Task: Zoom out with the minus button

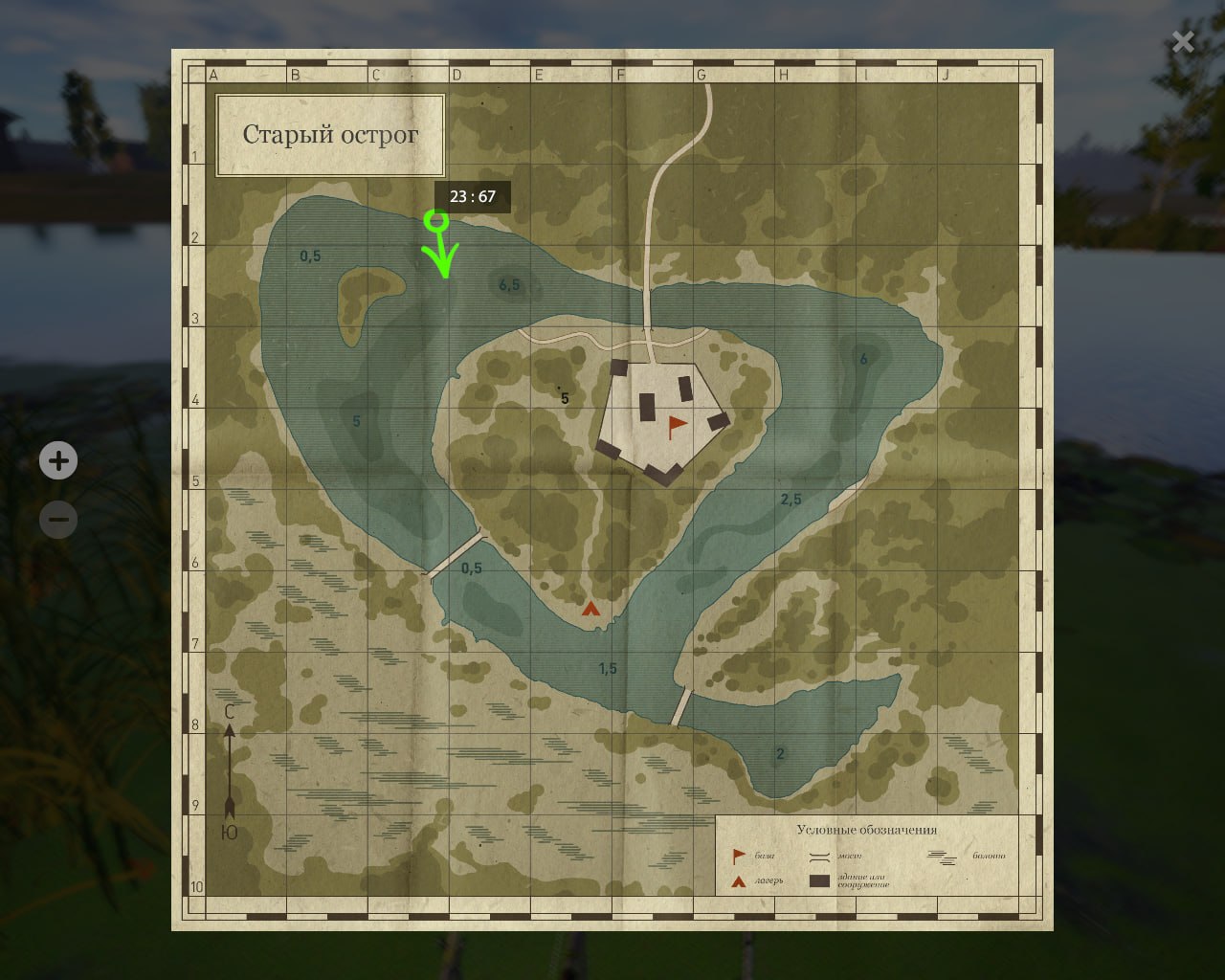Action: tap(58, 519)
